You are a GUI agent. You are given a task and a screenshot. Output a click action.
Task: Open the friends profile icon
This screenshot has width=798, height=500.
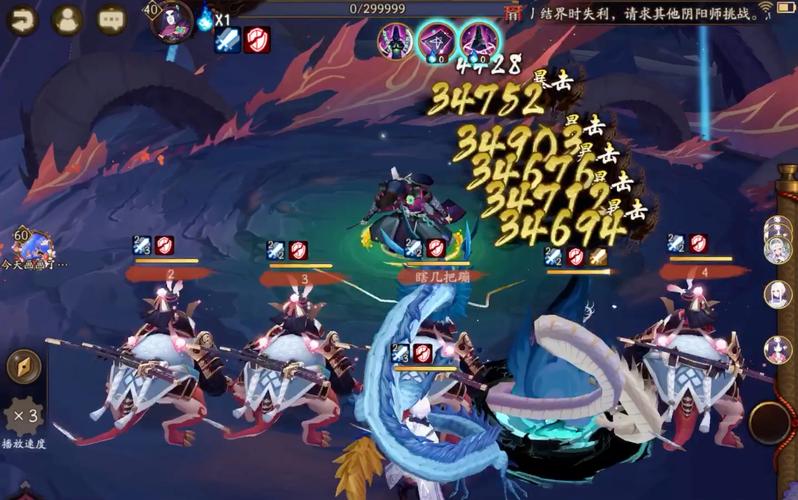(66, 18)
